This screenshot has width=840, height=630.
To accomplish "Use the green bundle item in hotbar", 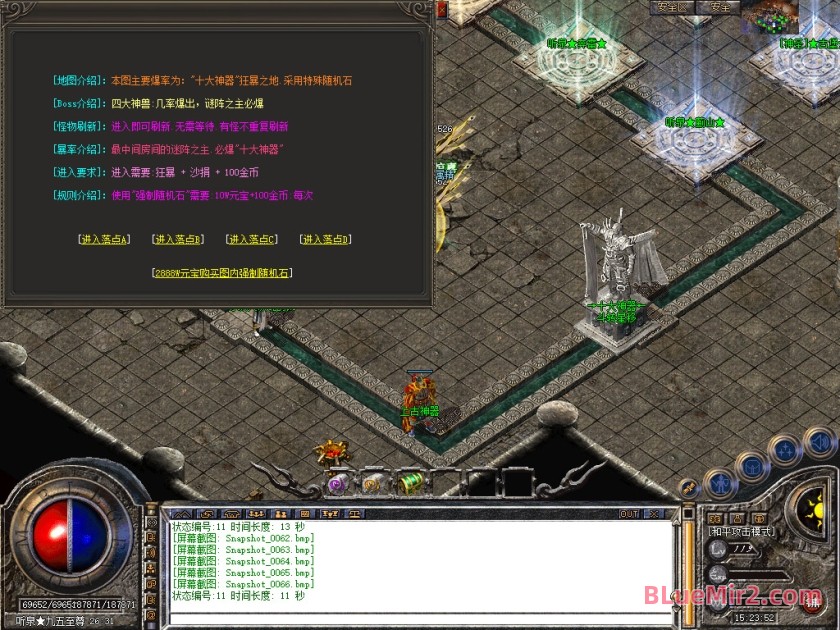I will (411, 483).
